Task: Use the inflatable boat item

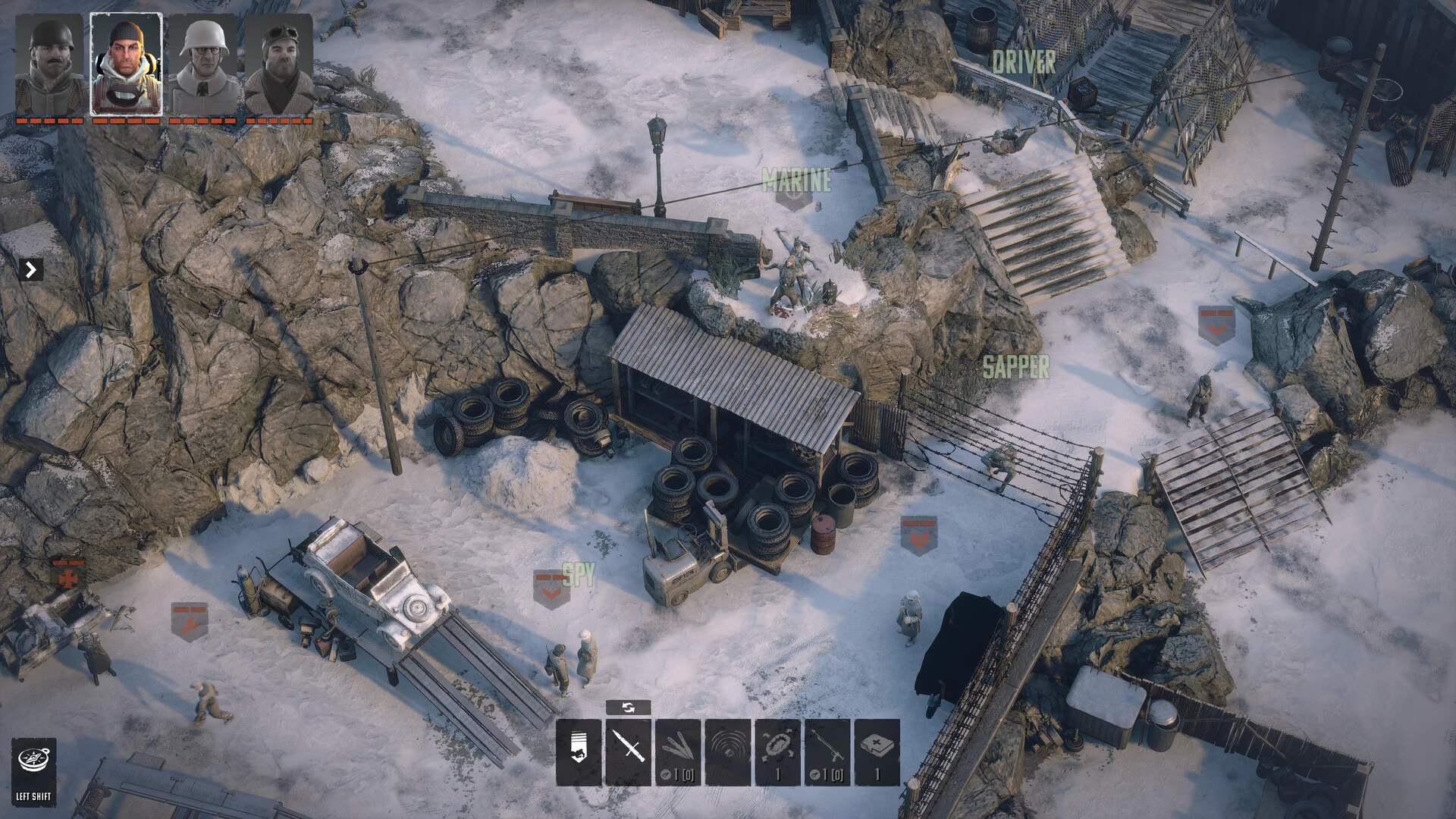Action: click(x=777, y=752)
